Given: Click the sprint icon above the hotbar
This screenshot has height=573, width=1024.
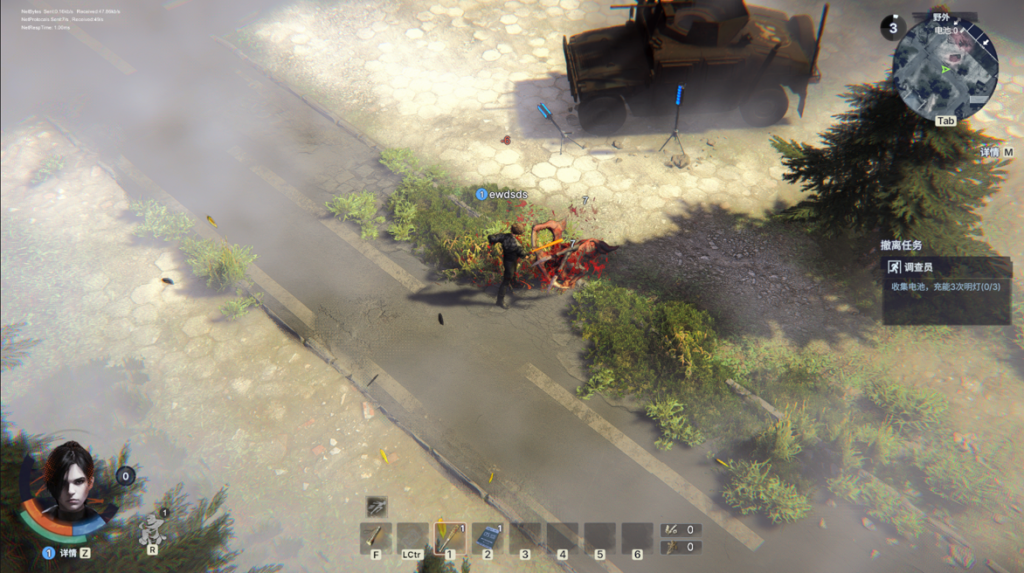Looking at the screenshot, I should pyautogui.click(x=376, y=506).
